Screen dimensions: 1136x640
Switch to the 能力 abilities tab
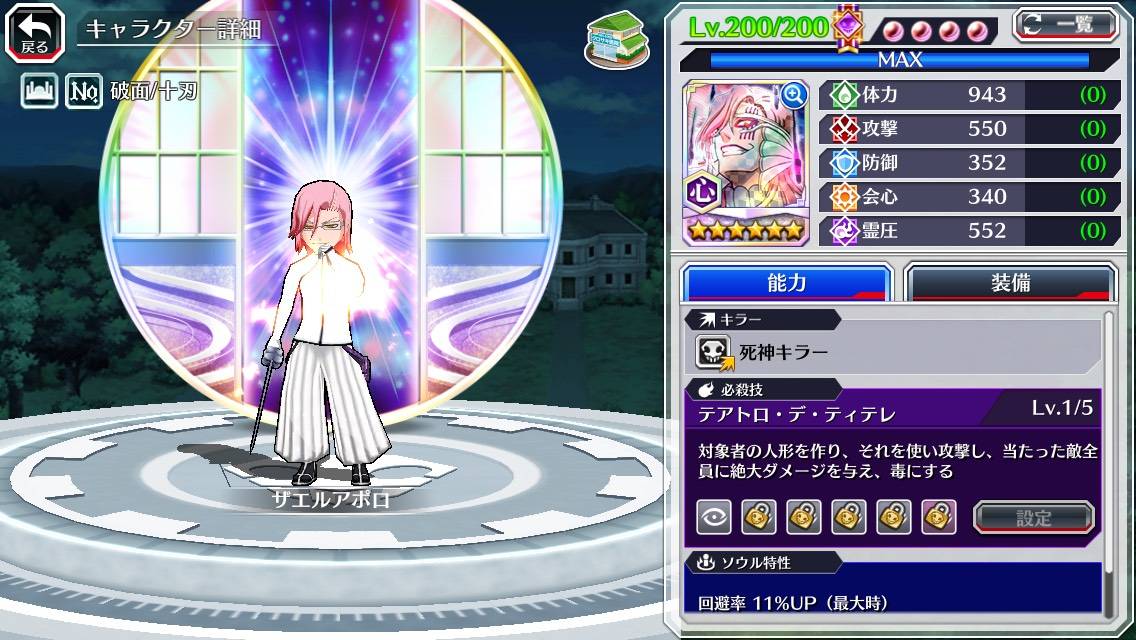point(787,283)
